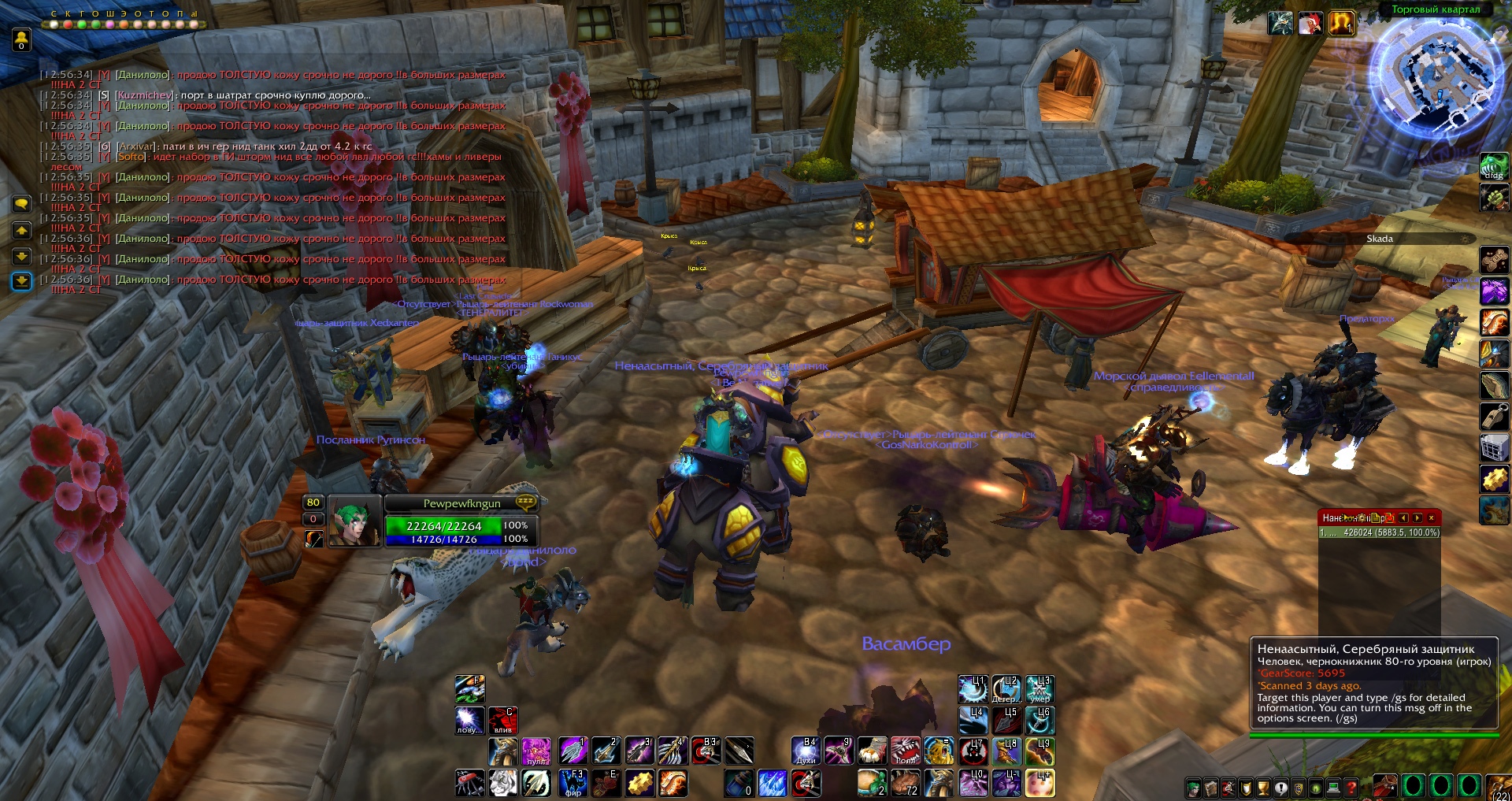Use the влив red ability
Image resolution: width=1512 pixels, height=801 pixels.
502,720
